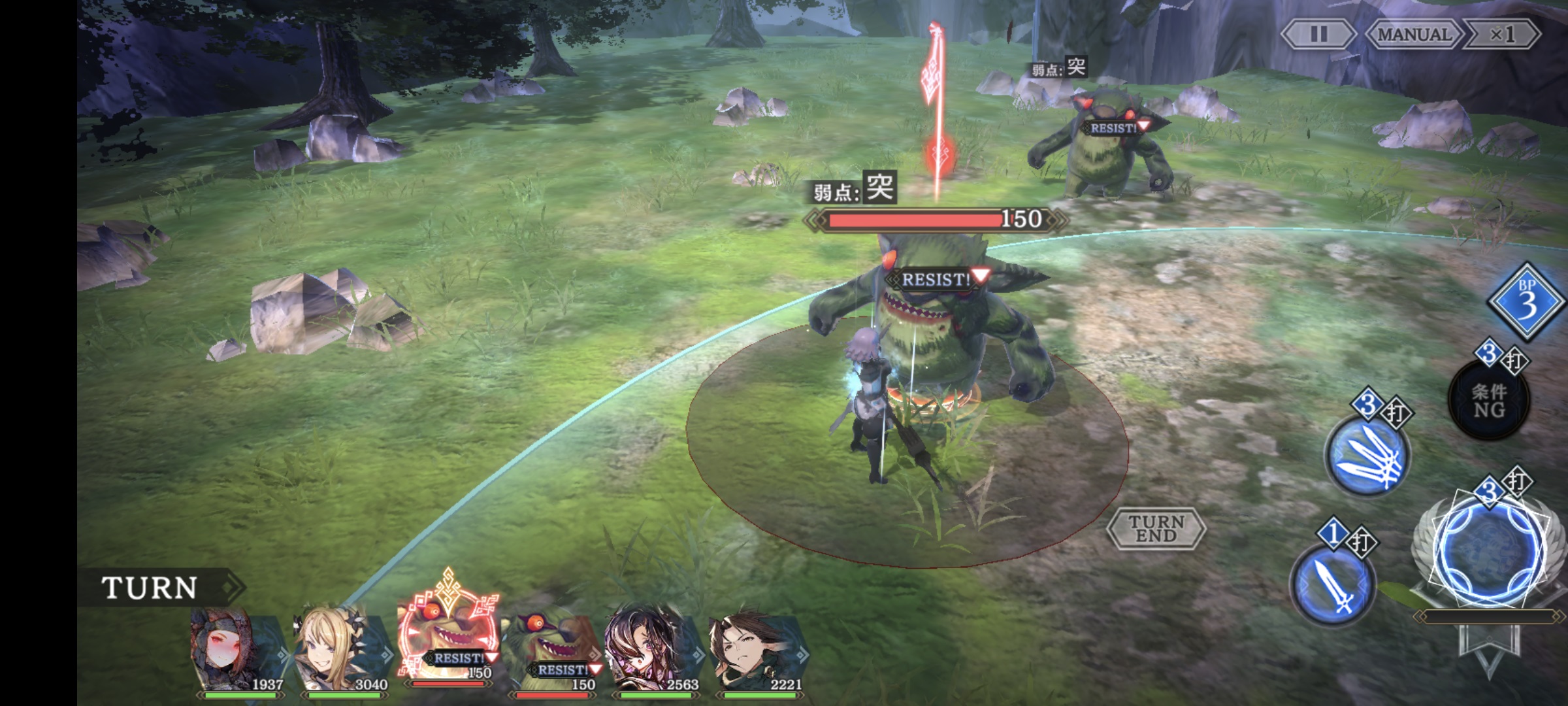This screenshot has height=706, width=1568.
Task: Toggle the MANUAL battle mode
Action: (1414, 34)
